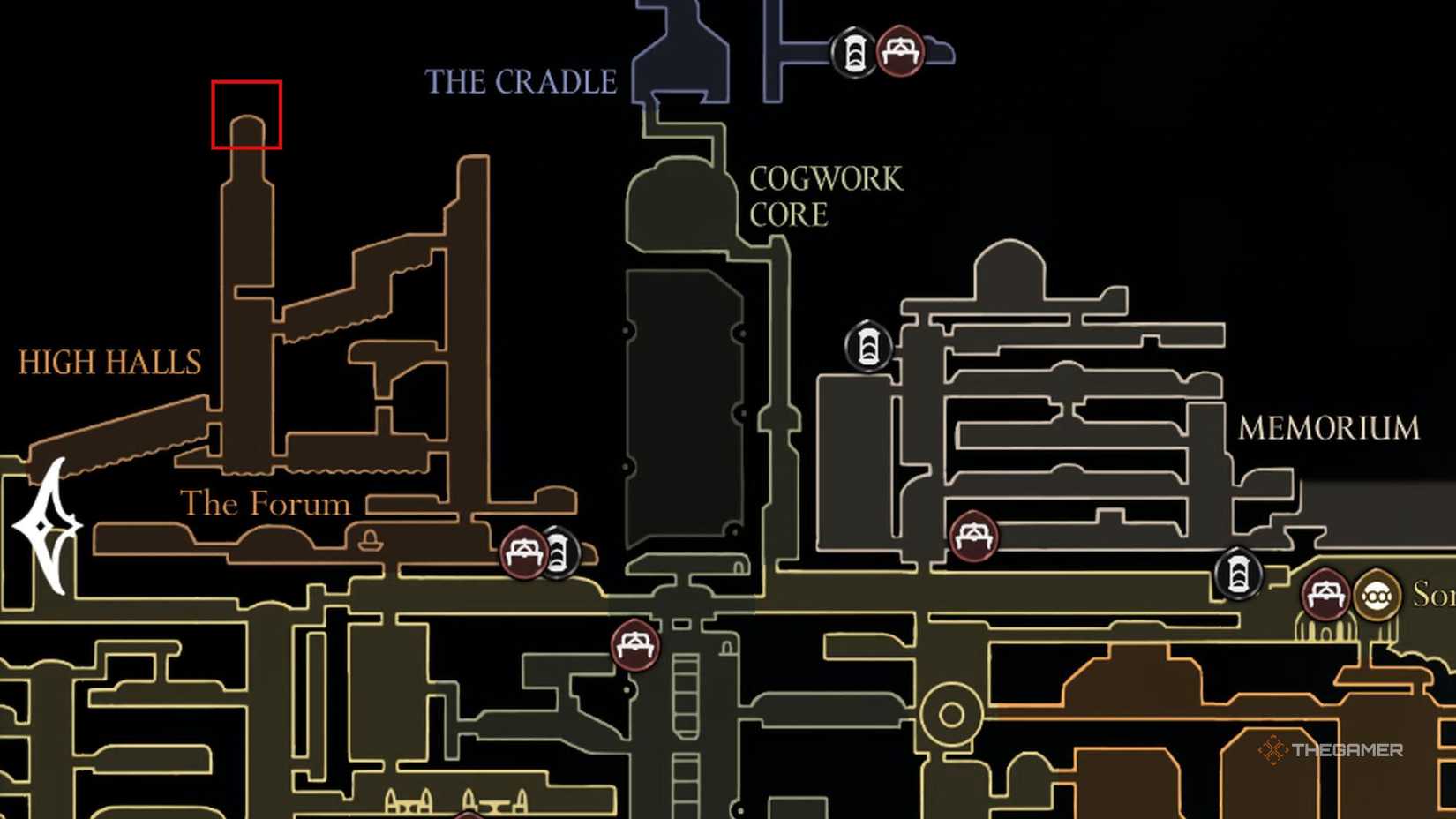Click The Forum label
The height and width of the screenshot is (819, 1456).
click(x=265, y=503)
